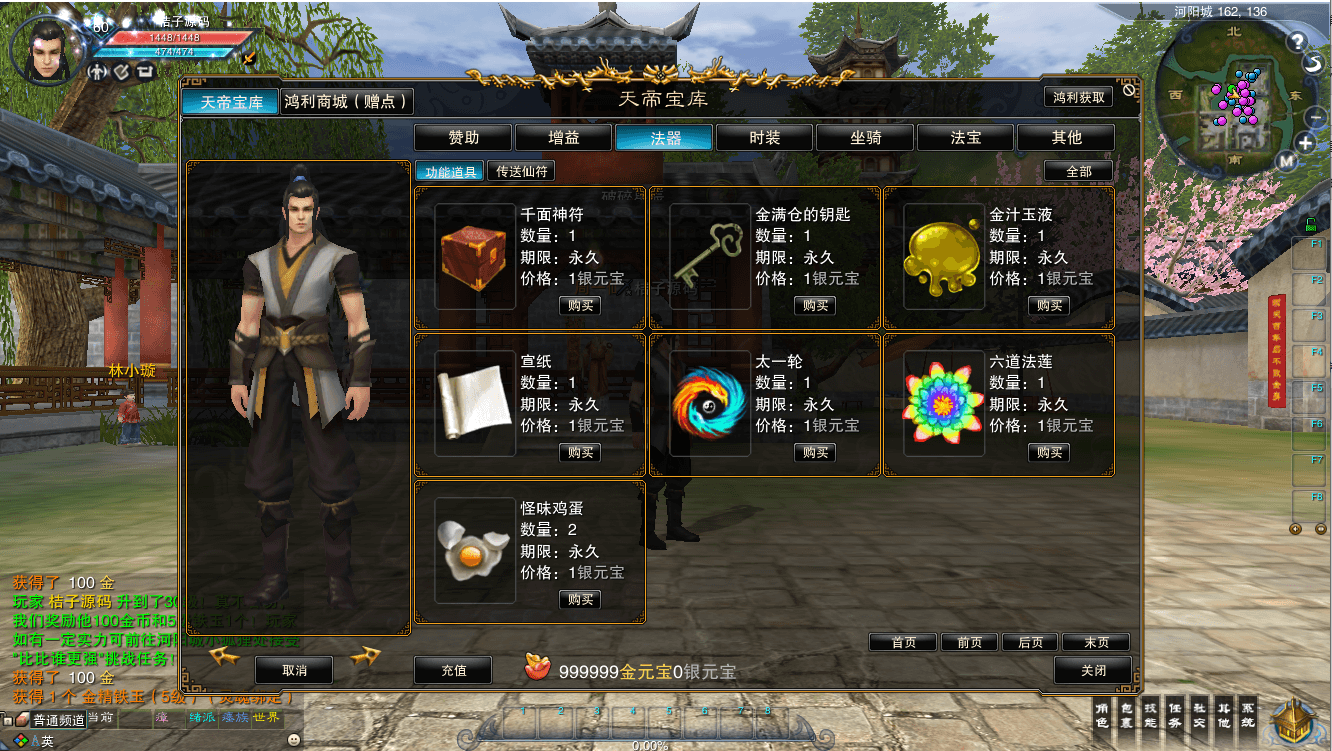Buy the 怪味鸡蛋 egg item
Screen dimensions: 1332x751
click(x=580, y=600)
